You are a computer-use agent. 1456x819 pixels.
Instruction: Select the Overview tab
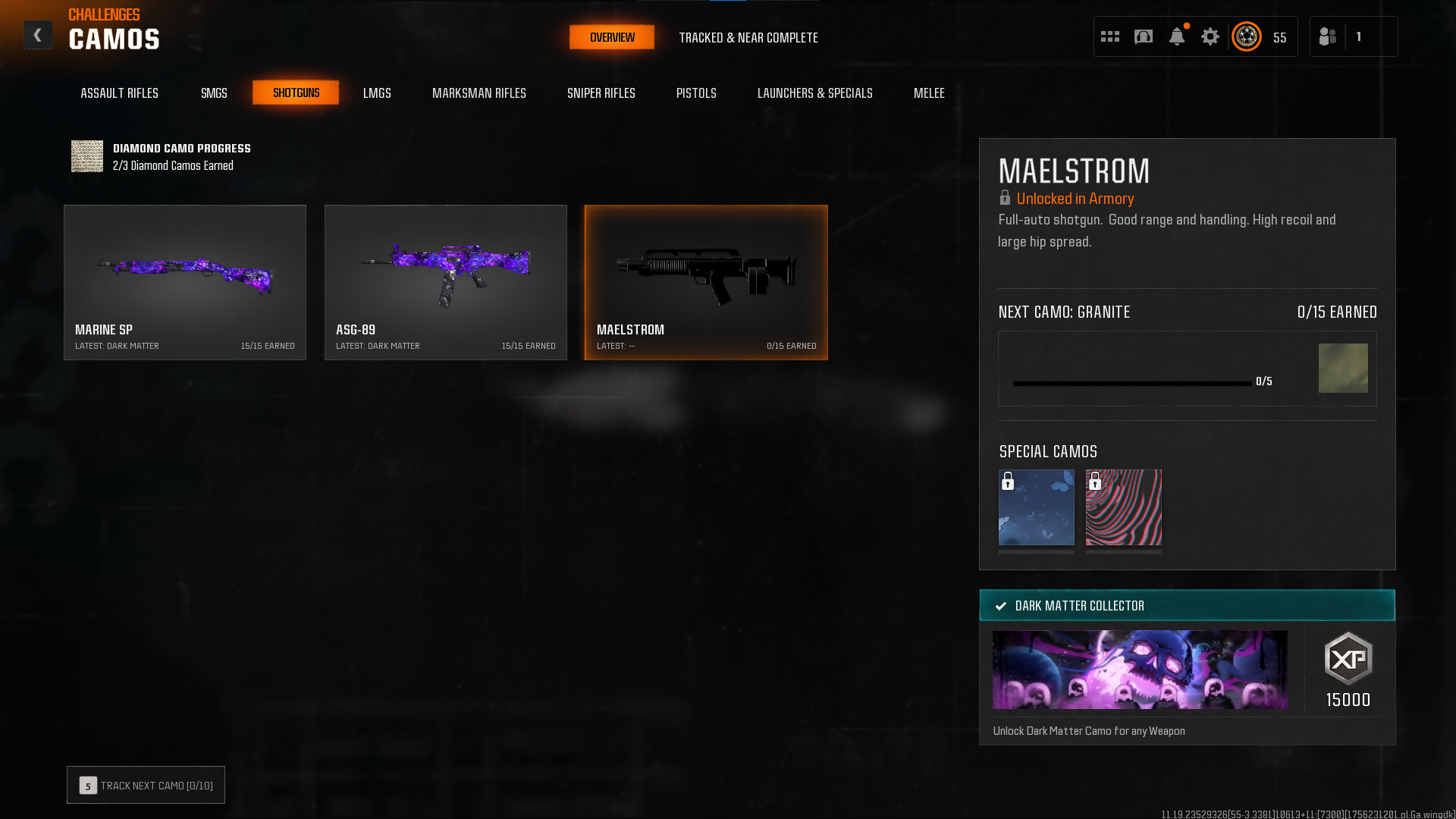click(x=612, y=37)
